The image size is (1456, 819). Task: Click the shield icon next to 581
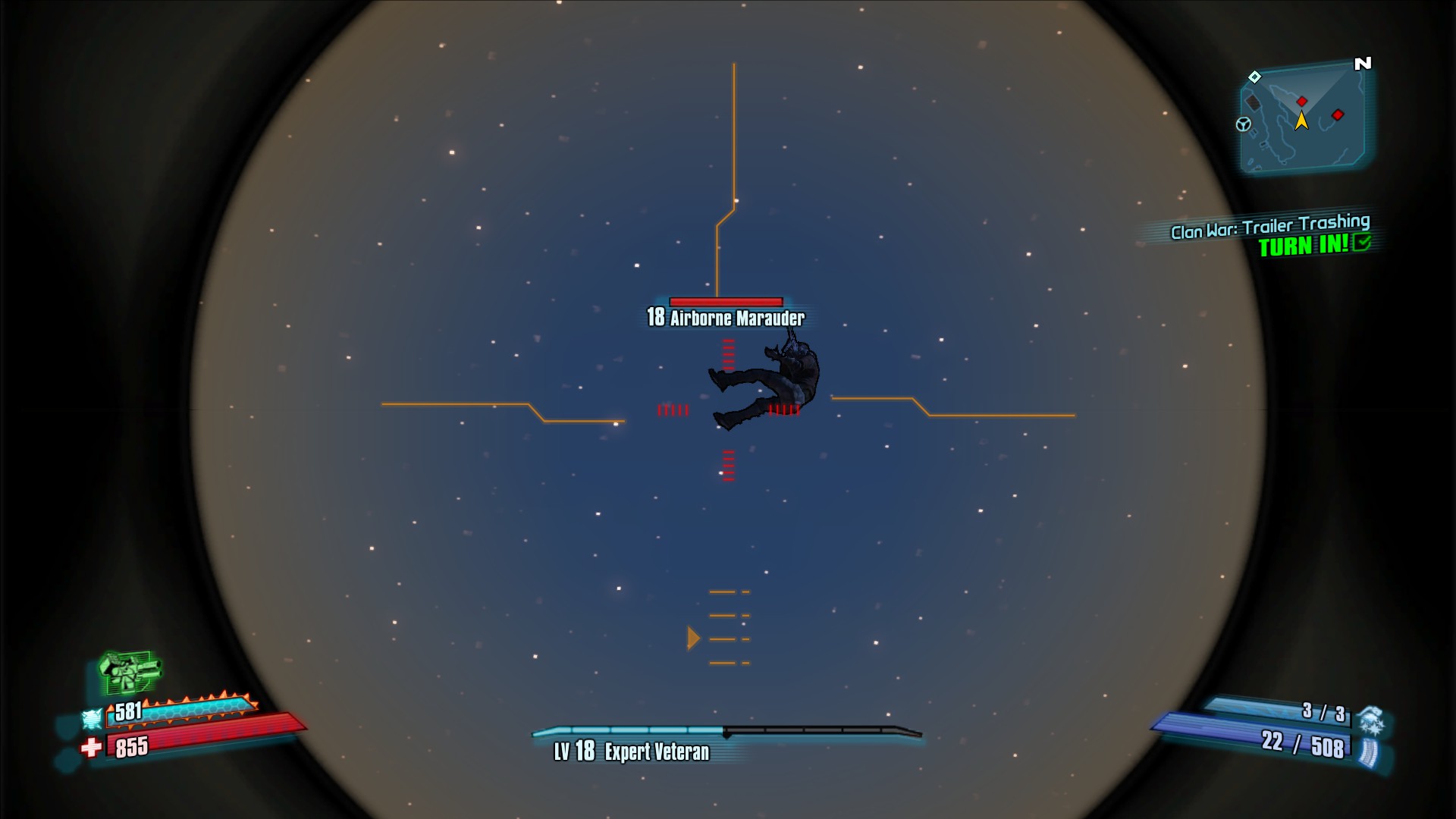92,717
